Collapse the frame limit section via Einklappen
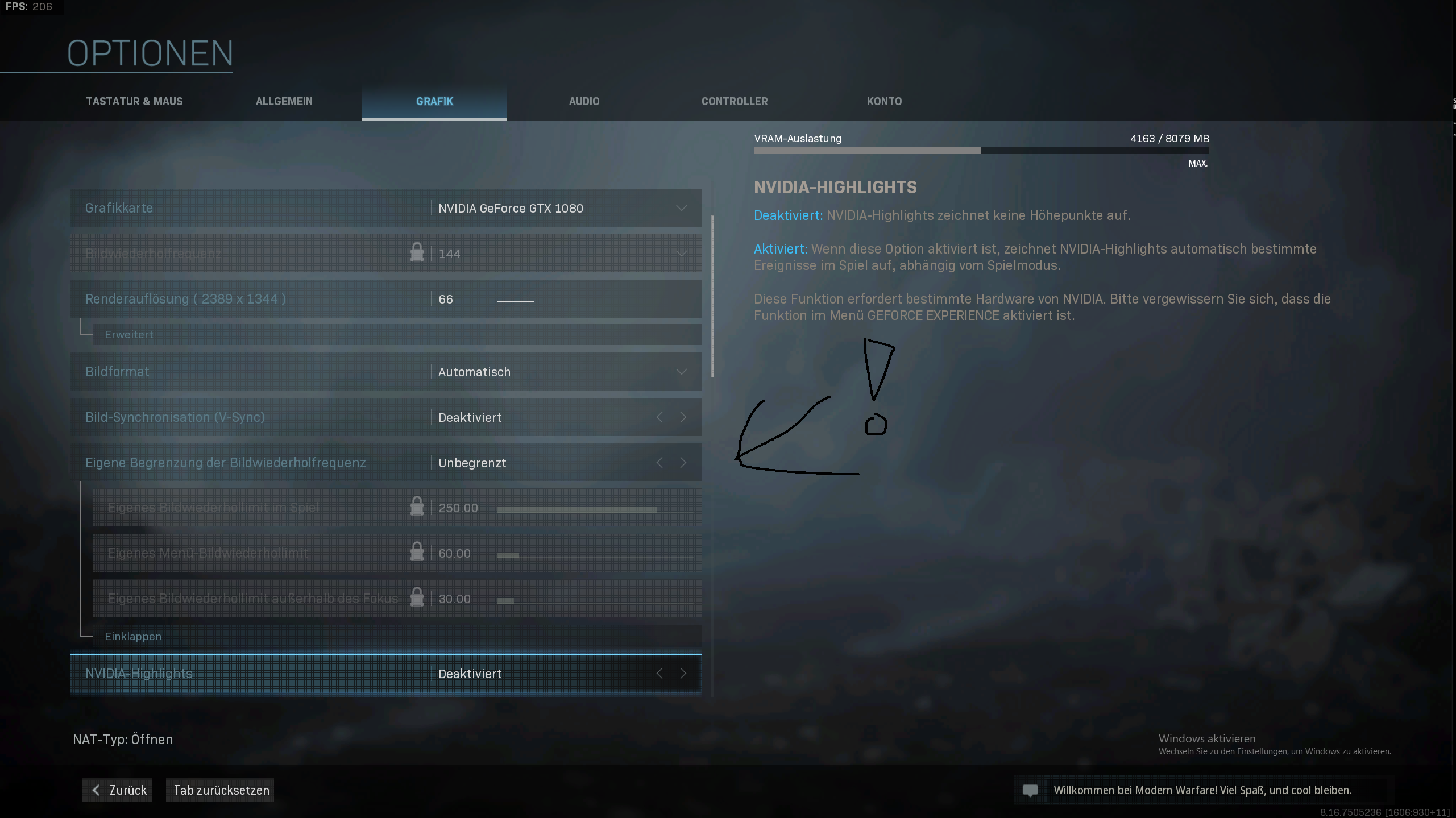 pyautogui.click(x=132, y=636)
